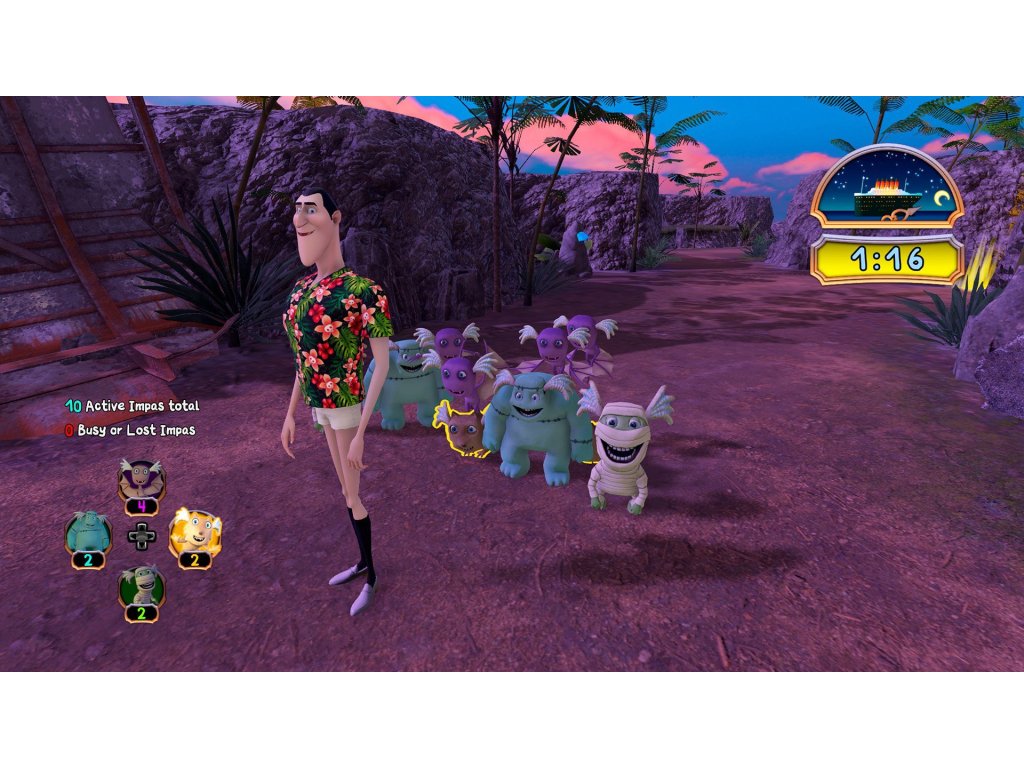Screen dimensions: 1024x768
Task: Select the purple winged Impa icon
Action: tap(141, 481)
